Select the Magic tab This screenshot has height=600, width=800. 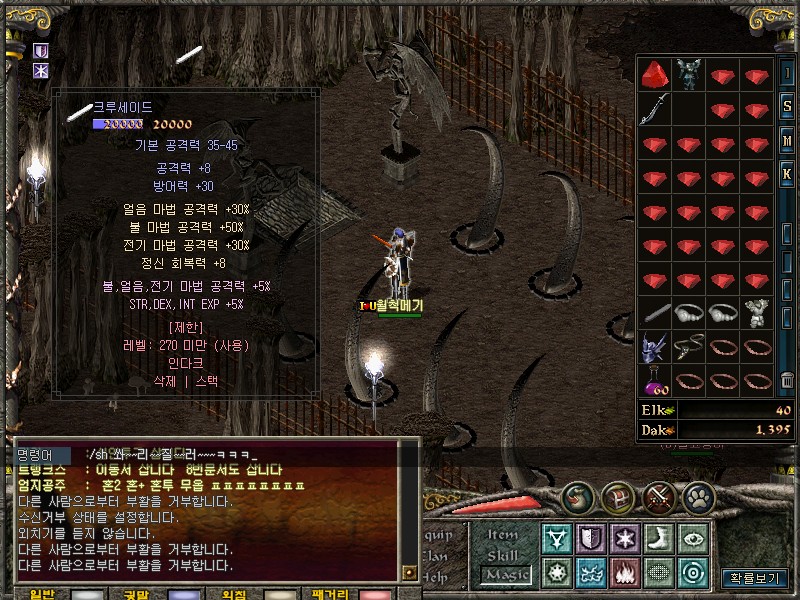[504, 575]
